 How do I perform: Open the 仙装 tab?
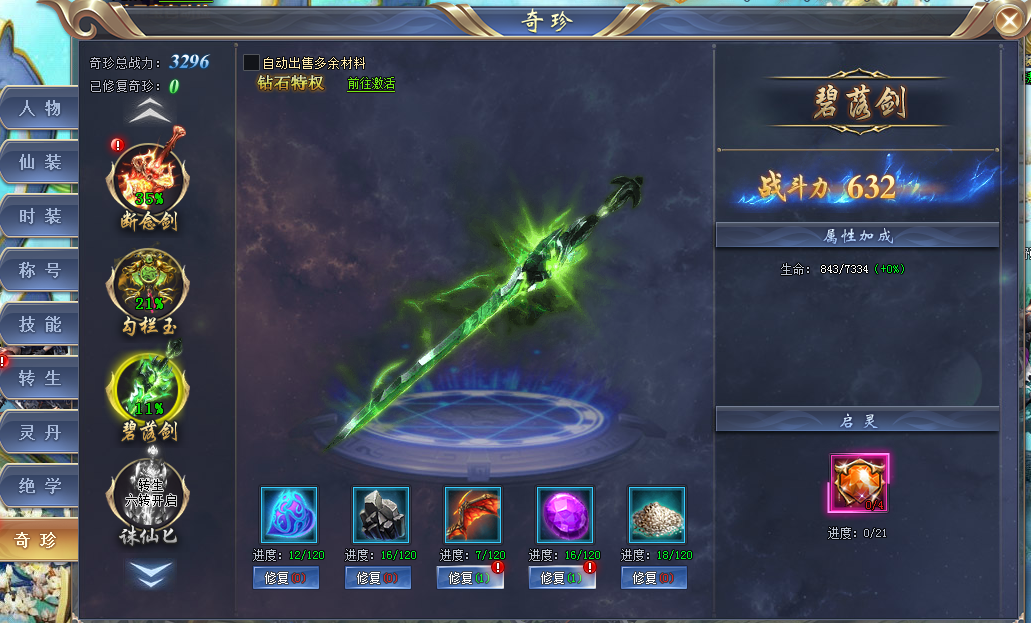pyautogui.click(x=40, y=162)
